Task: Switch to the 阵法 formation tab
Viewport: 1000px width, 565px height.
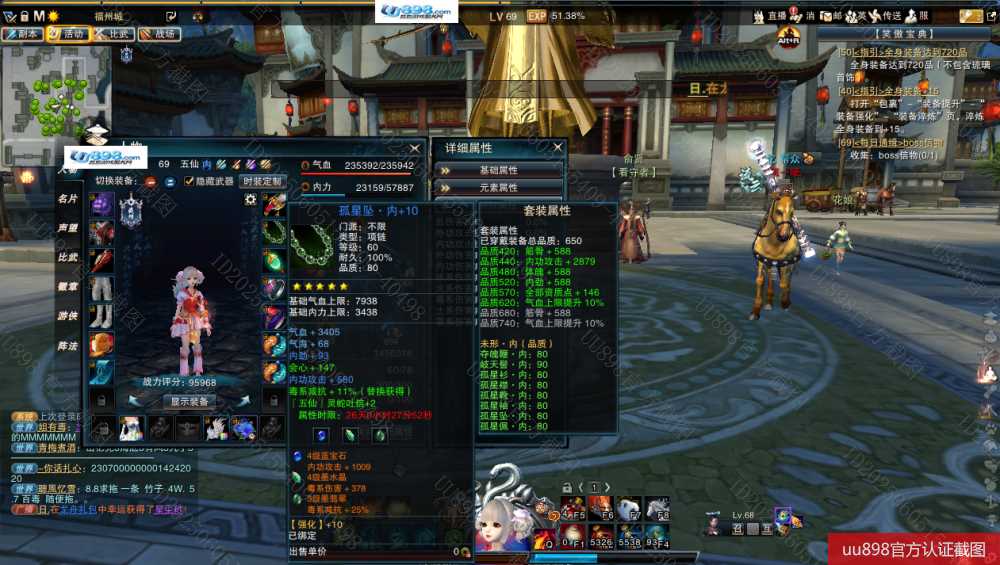Action: 67,346
